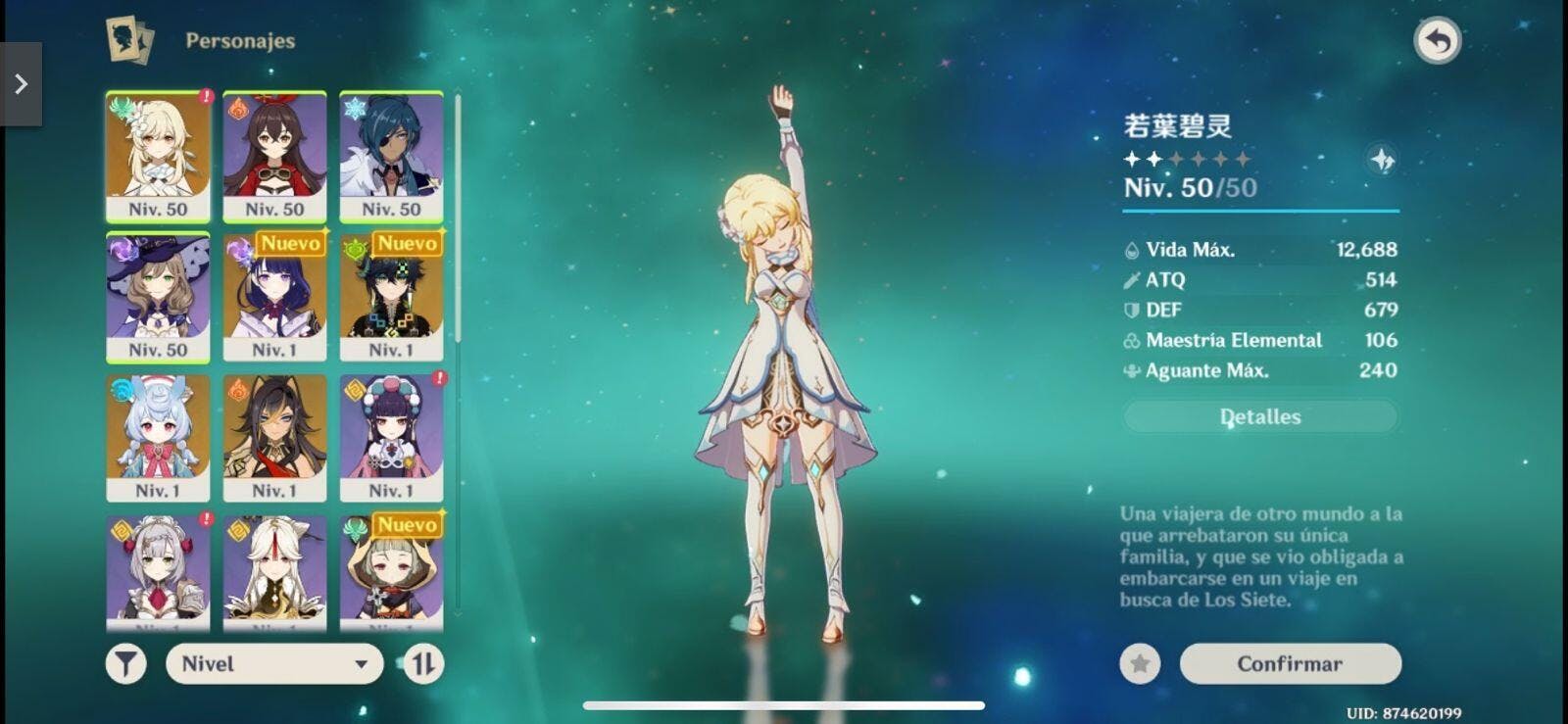Open the Nivel sorting dropdown
Viewport: 1568px width, 724px height.
pyautogui.click(x=274, y=663)
